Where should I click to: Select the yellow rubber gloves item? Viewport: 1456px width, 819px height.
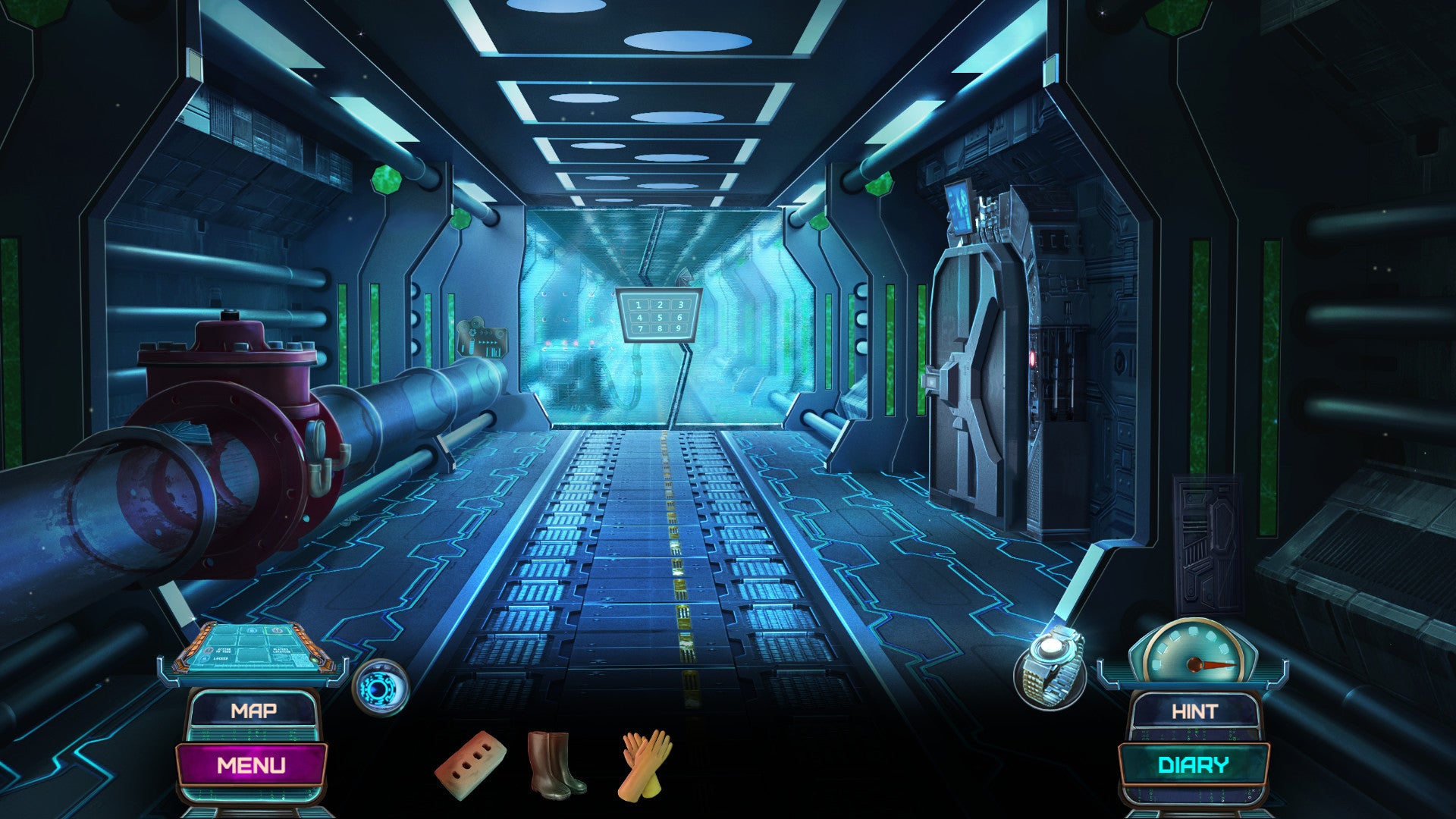(x=645, y=764)
